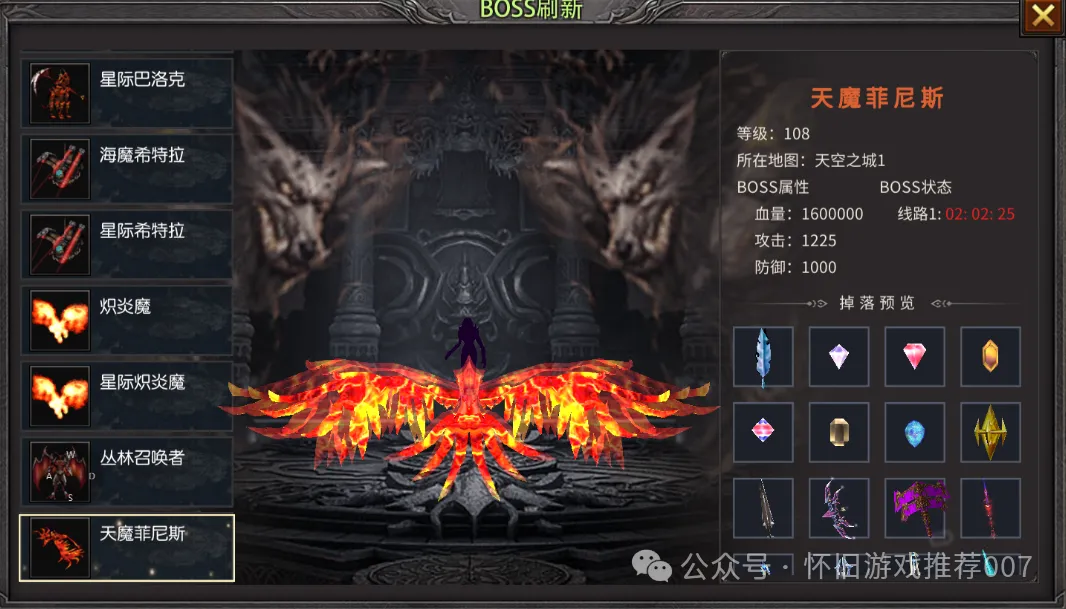Choose 海魔希特拉 in the boss list
1066x609 pixels.
[127, 169]
